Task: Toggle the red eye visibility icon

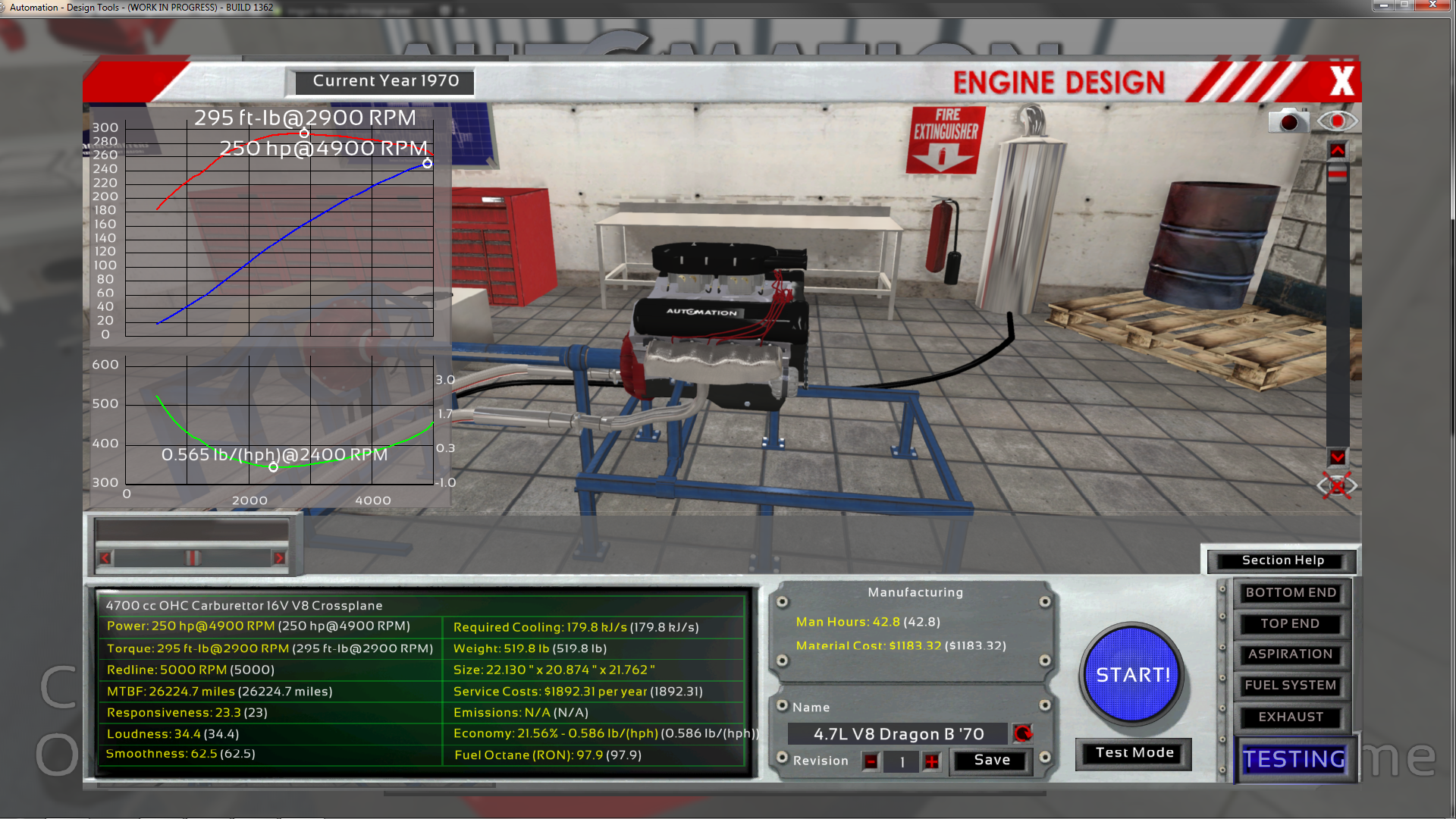Action: (x=1337, y=121)
